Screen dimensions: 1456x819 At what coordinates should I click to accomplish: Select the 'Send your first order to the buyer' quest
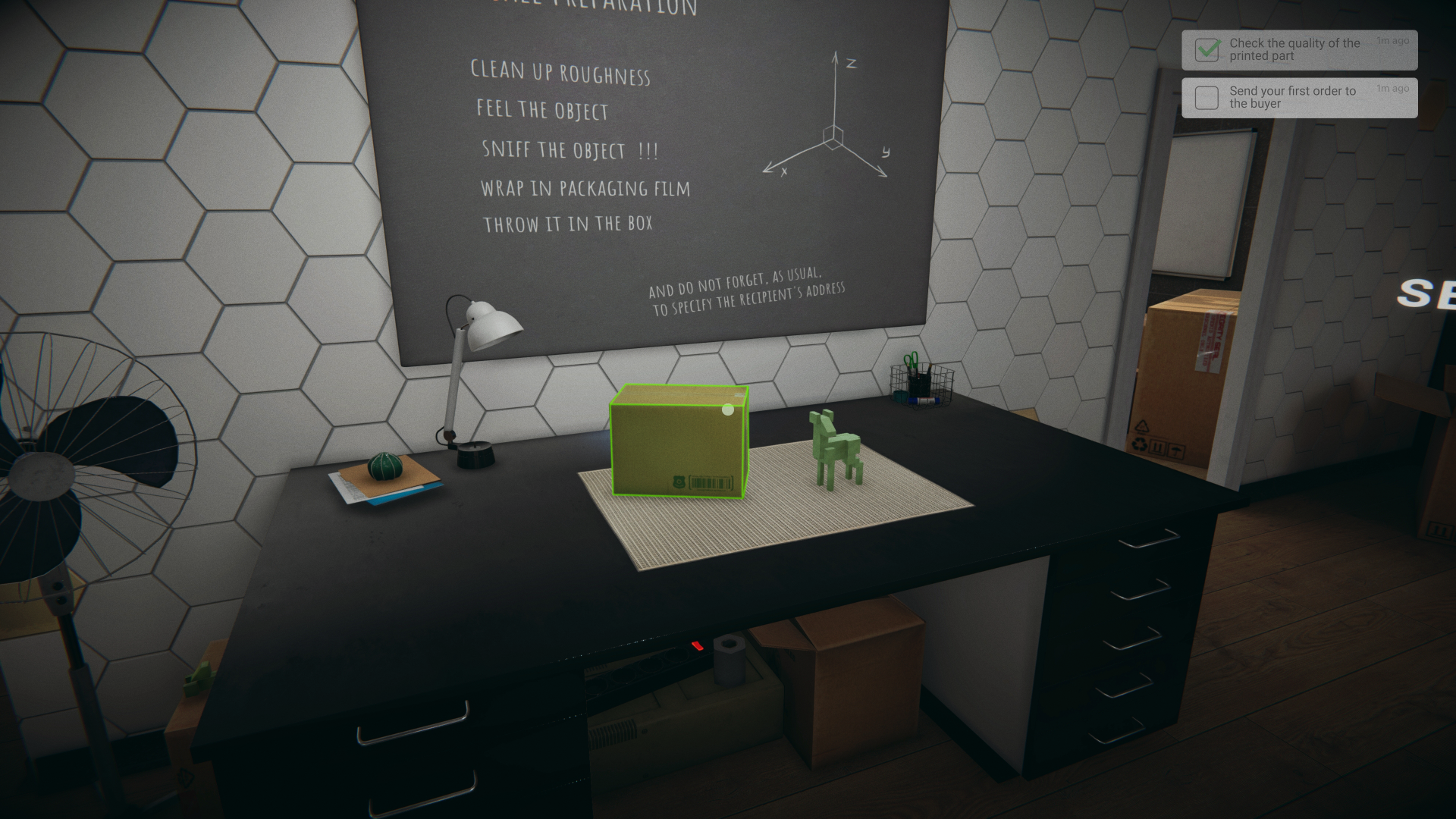1293,96
